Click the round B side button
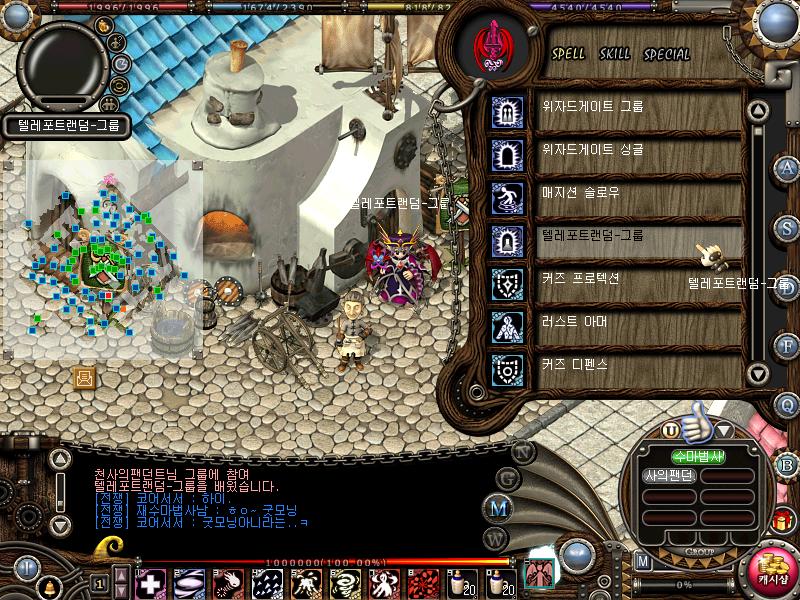 point(787,464)
